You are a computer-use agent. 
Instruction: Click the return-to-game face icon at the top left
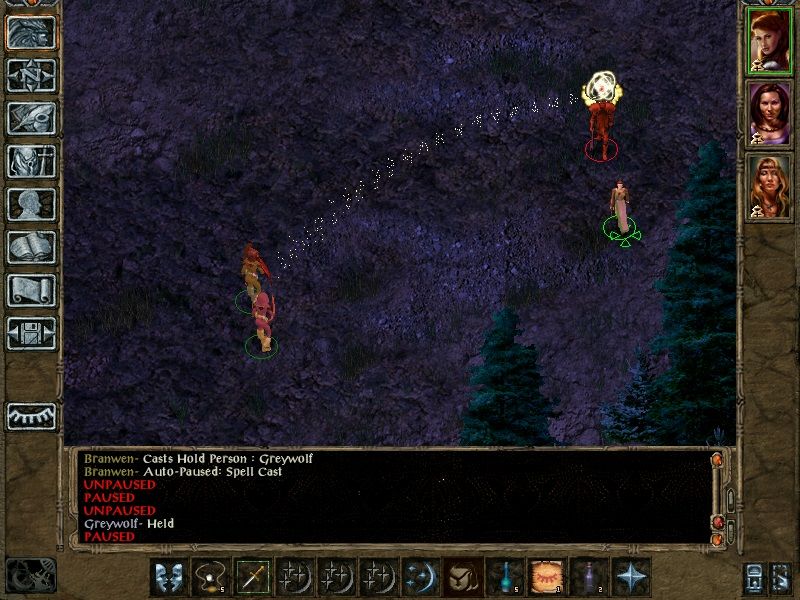(x=31, y=32)
